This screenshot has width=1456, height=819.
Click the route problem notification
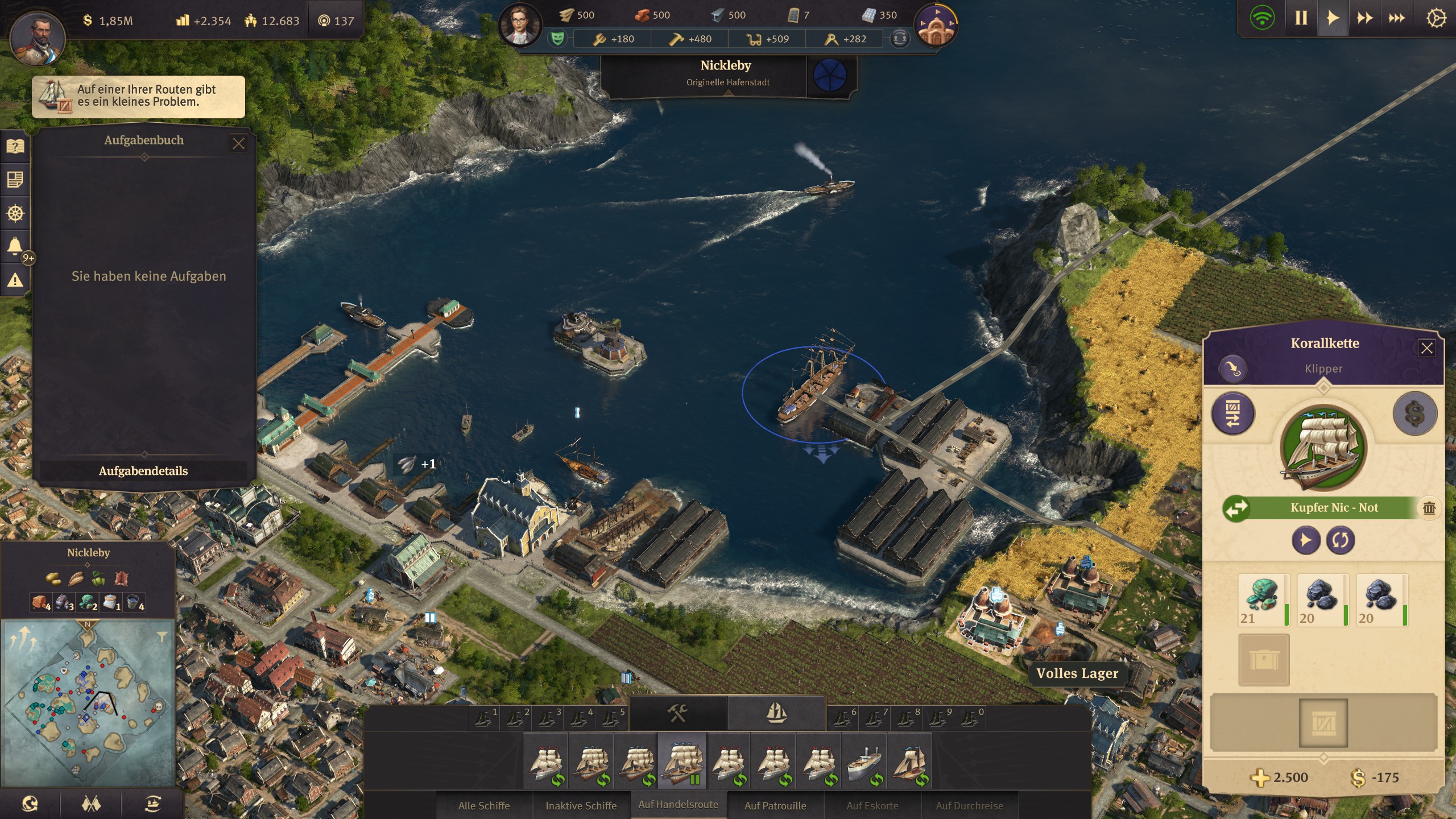pos(138,97)
